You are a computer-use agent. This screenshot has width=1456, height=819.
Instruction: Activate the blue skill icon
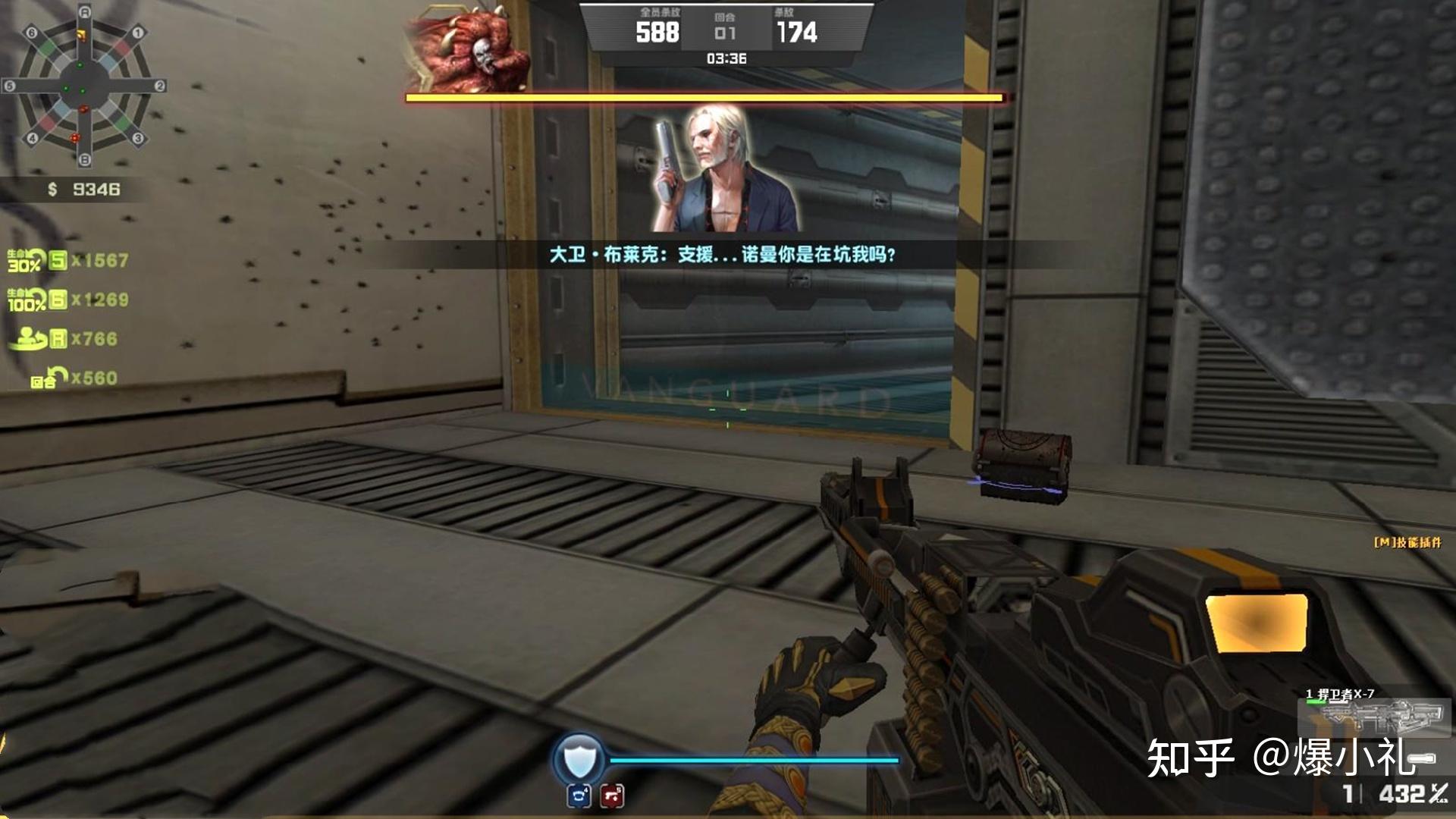pyautogui.click(x=579, y=795)
